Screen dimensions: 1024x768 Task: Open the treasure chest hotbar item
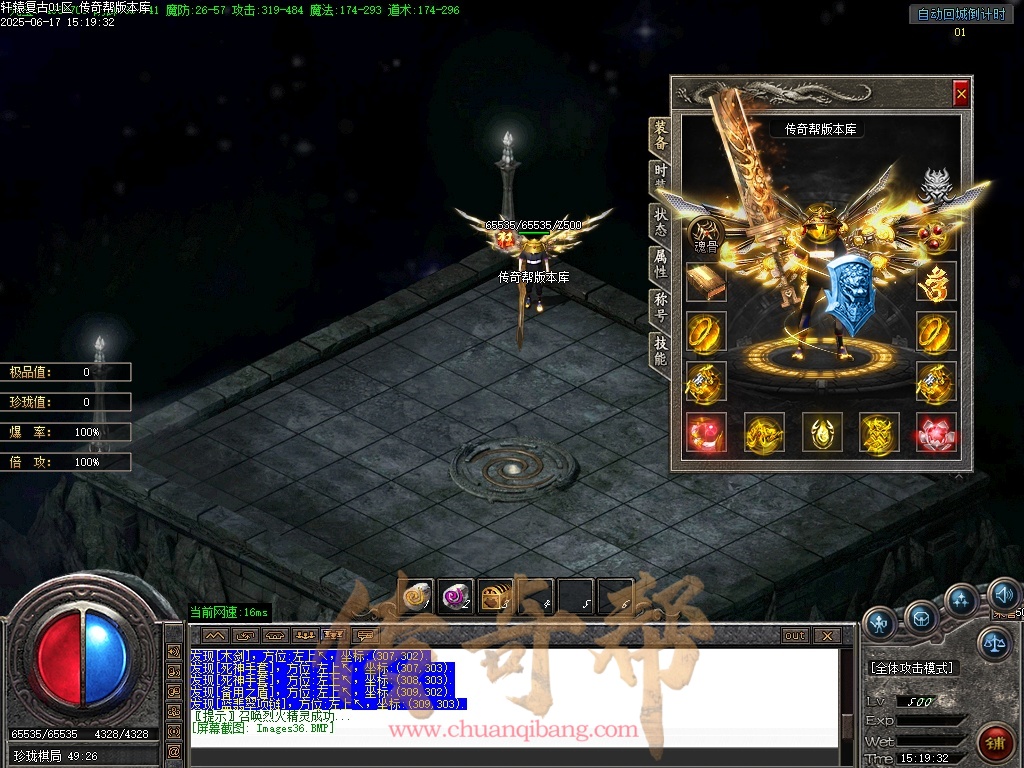point(495,596)
